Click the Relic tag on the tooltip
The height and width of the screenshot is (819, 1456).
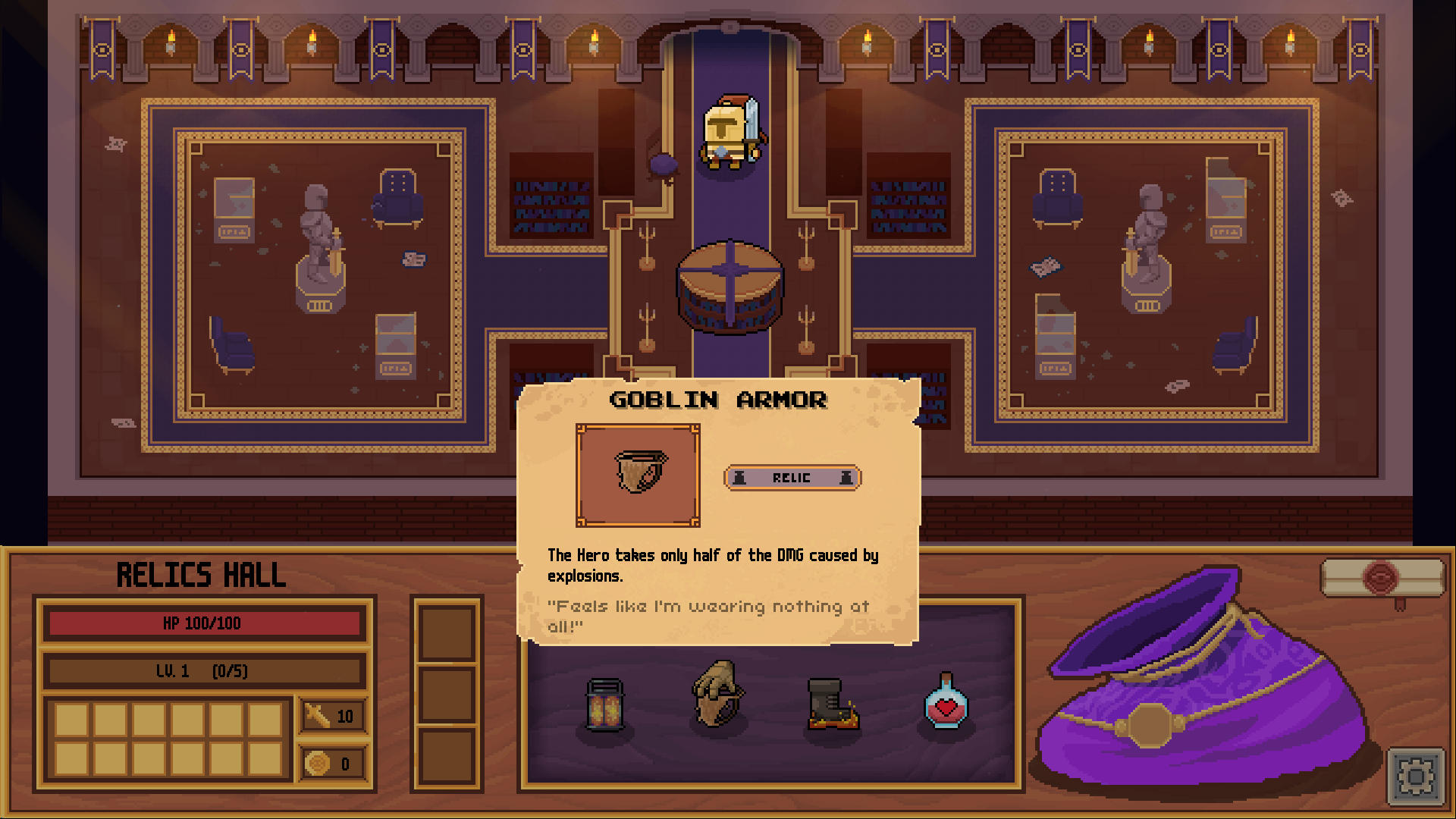click(792, 478)
